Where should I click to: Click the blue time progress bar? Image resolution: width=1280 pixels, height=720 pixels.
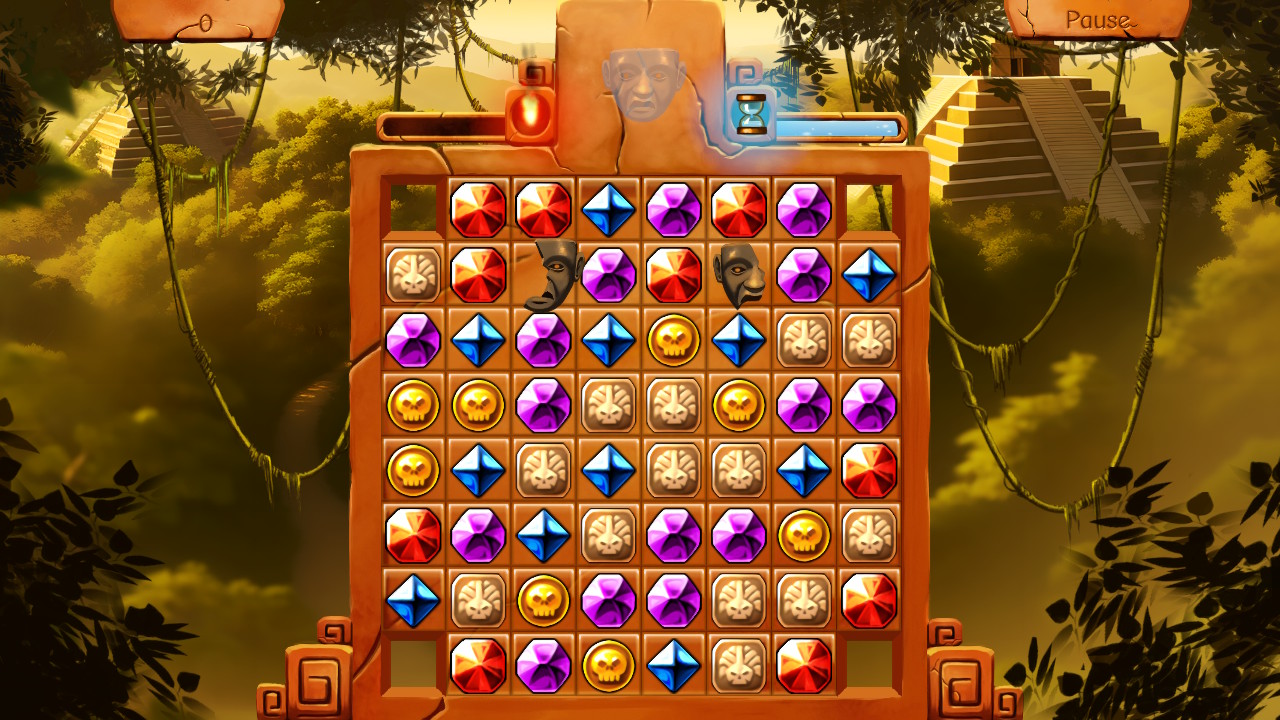(x=840, y=120)
